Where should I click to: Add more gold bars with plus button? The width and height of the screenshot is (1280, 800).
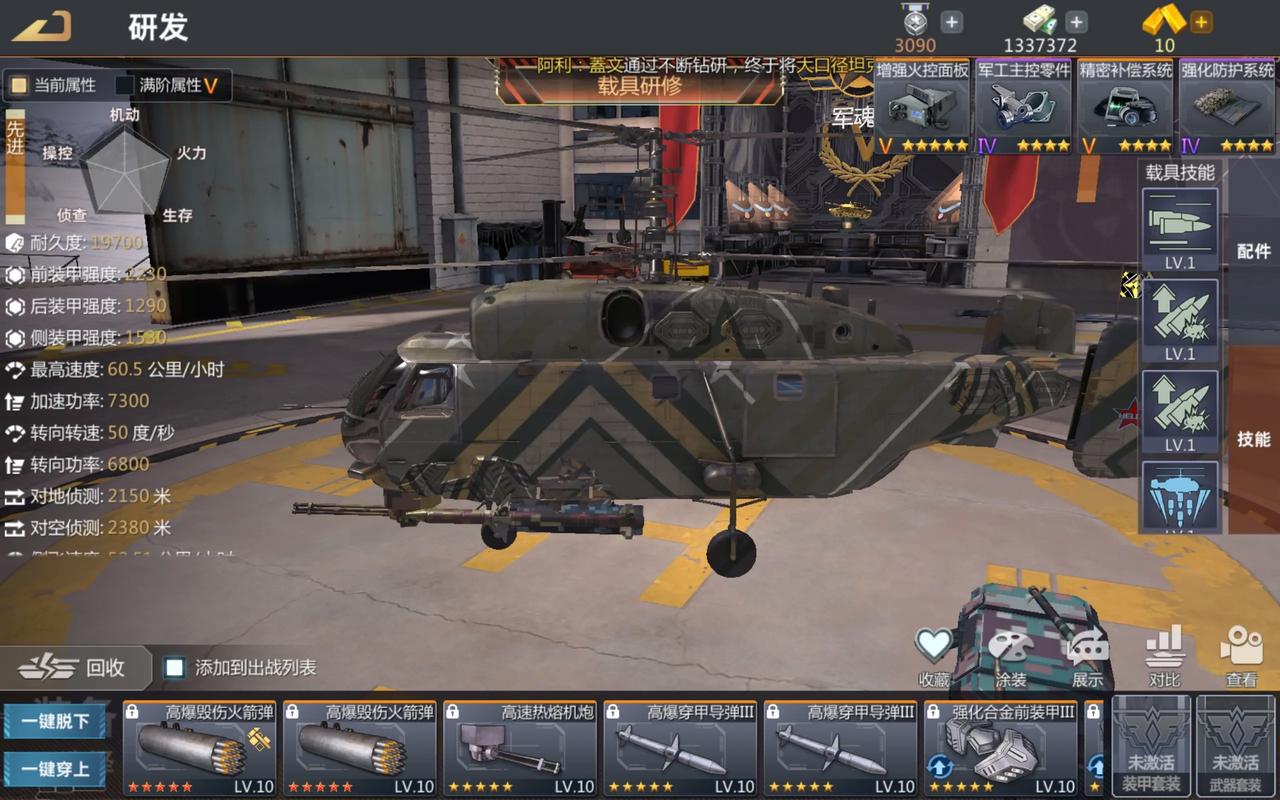point(1201,22)
